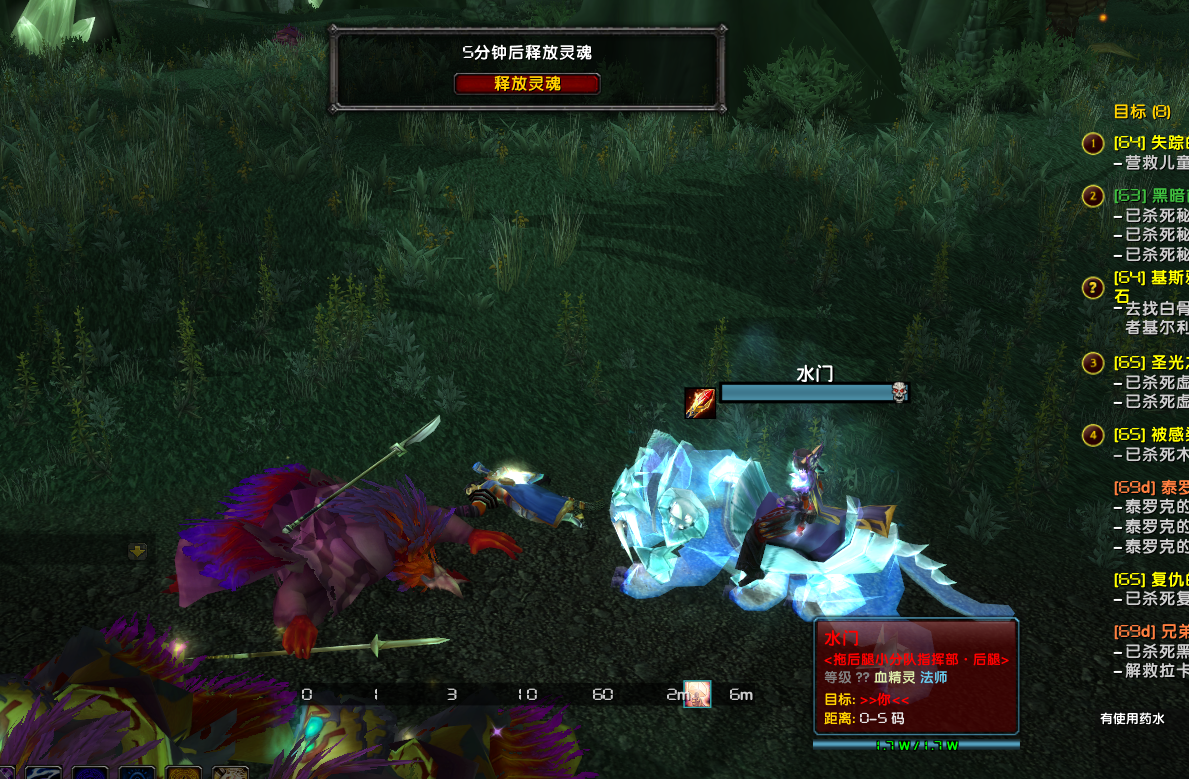This screenshot has width=1189, height=779.
Task: Select the 水门 enemy nameplate bar
Action: coord(805,392)
